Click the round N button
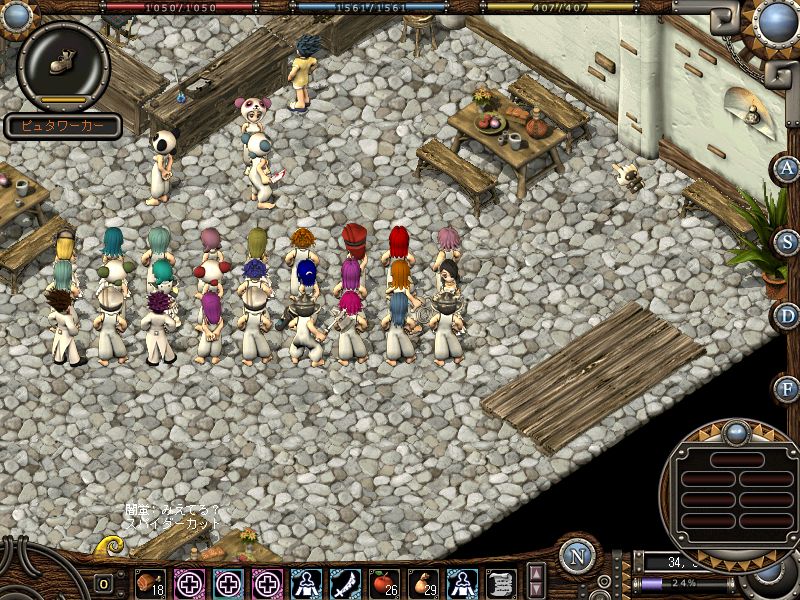800x600 pixels. tap(577, 555)
